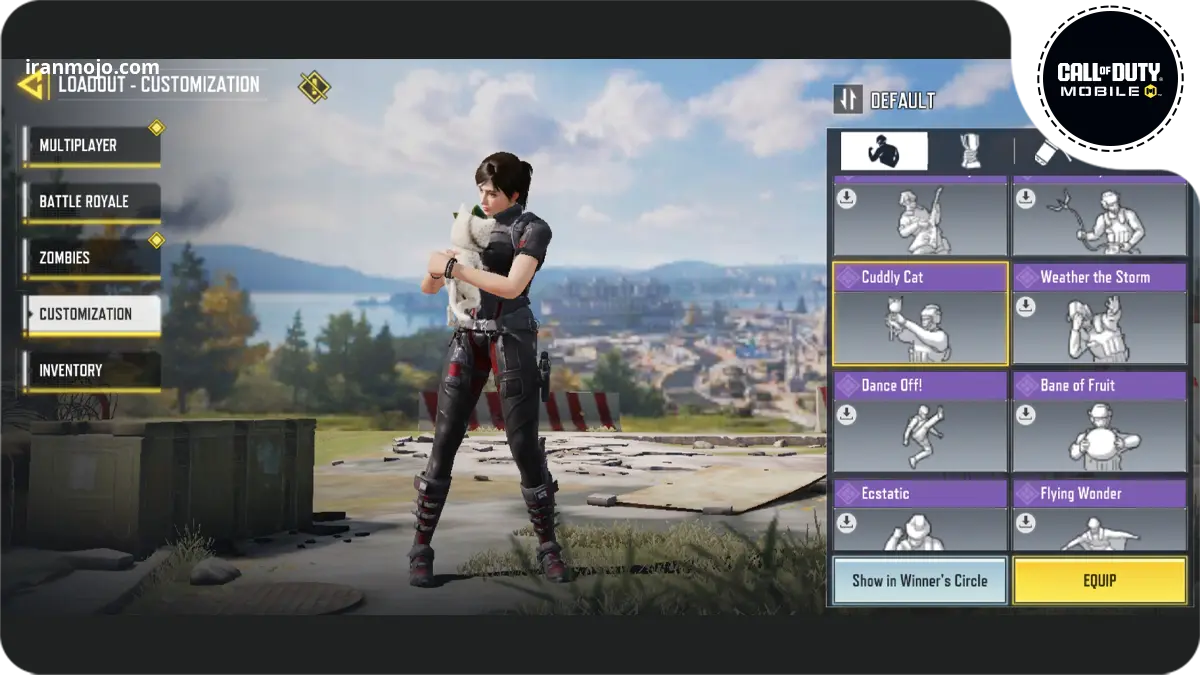Click the yellow diamond warning icon
Viewport: 1200px width, 675px height.
[314, 86]
